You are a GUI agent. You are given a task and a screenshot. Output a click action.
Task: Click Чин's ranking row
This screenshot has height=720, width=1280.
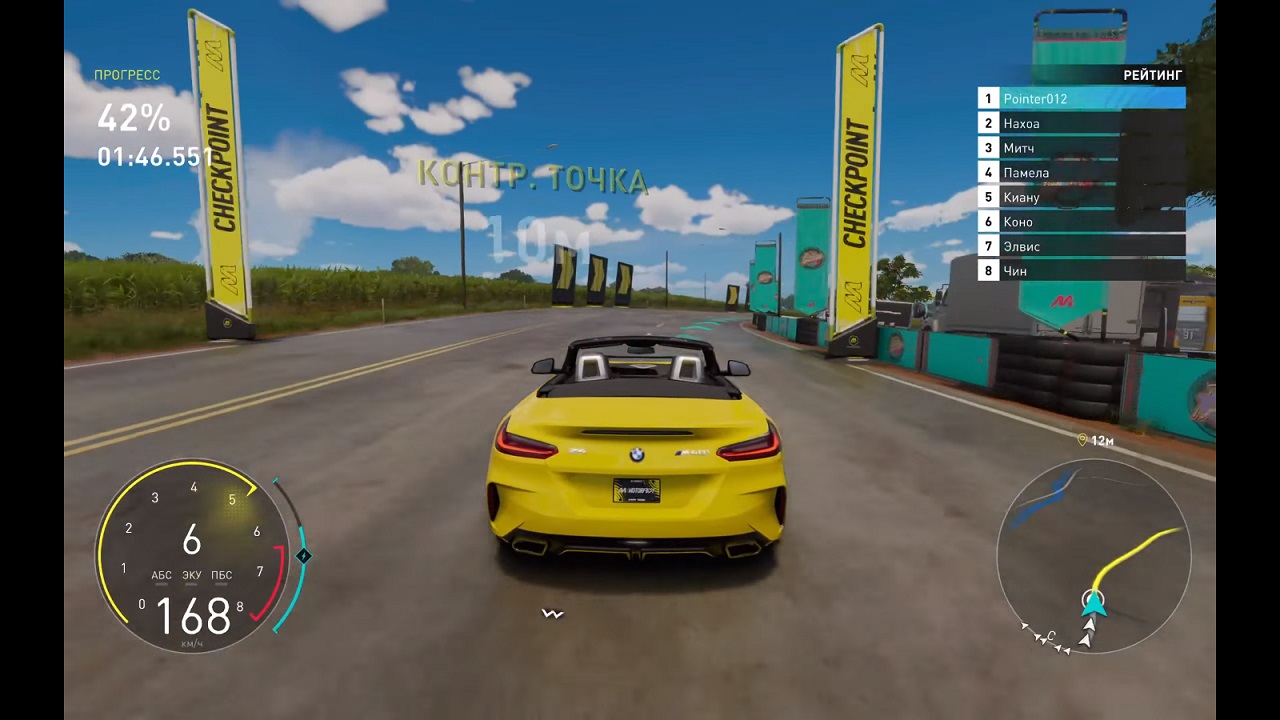pos(1081,270)
